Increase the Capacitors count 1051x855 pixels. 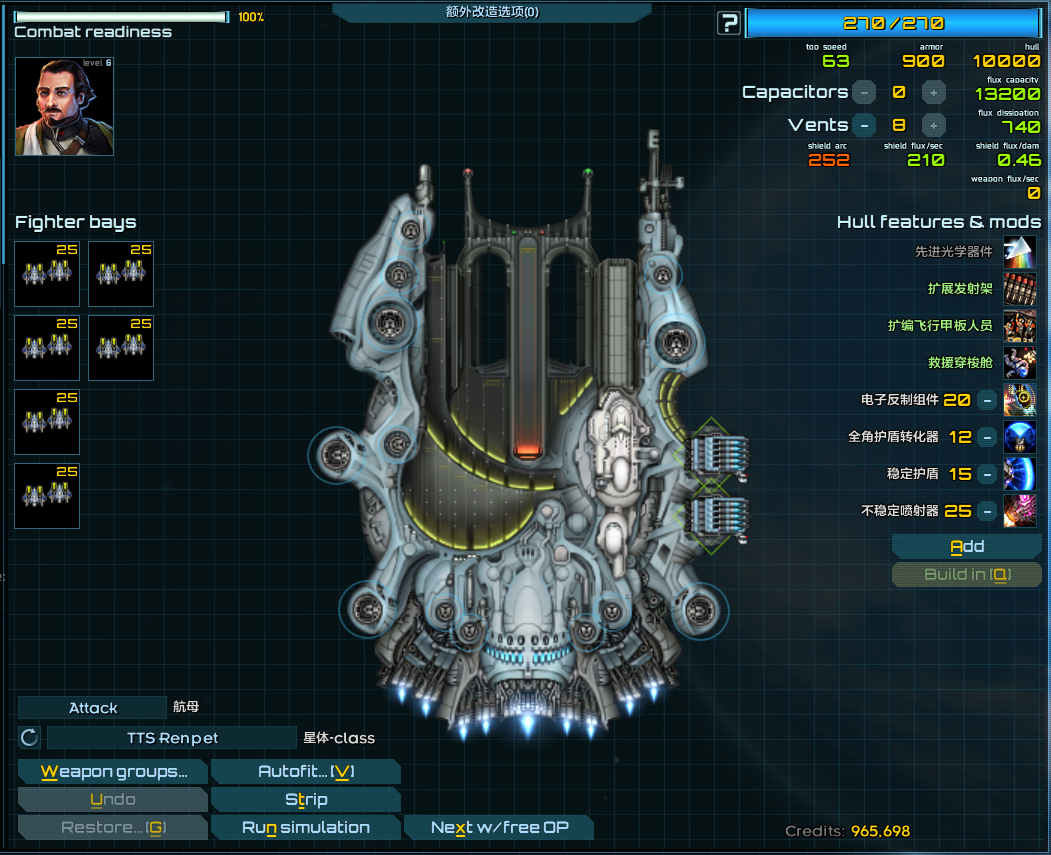pos(933,92)
